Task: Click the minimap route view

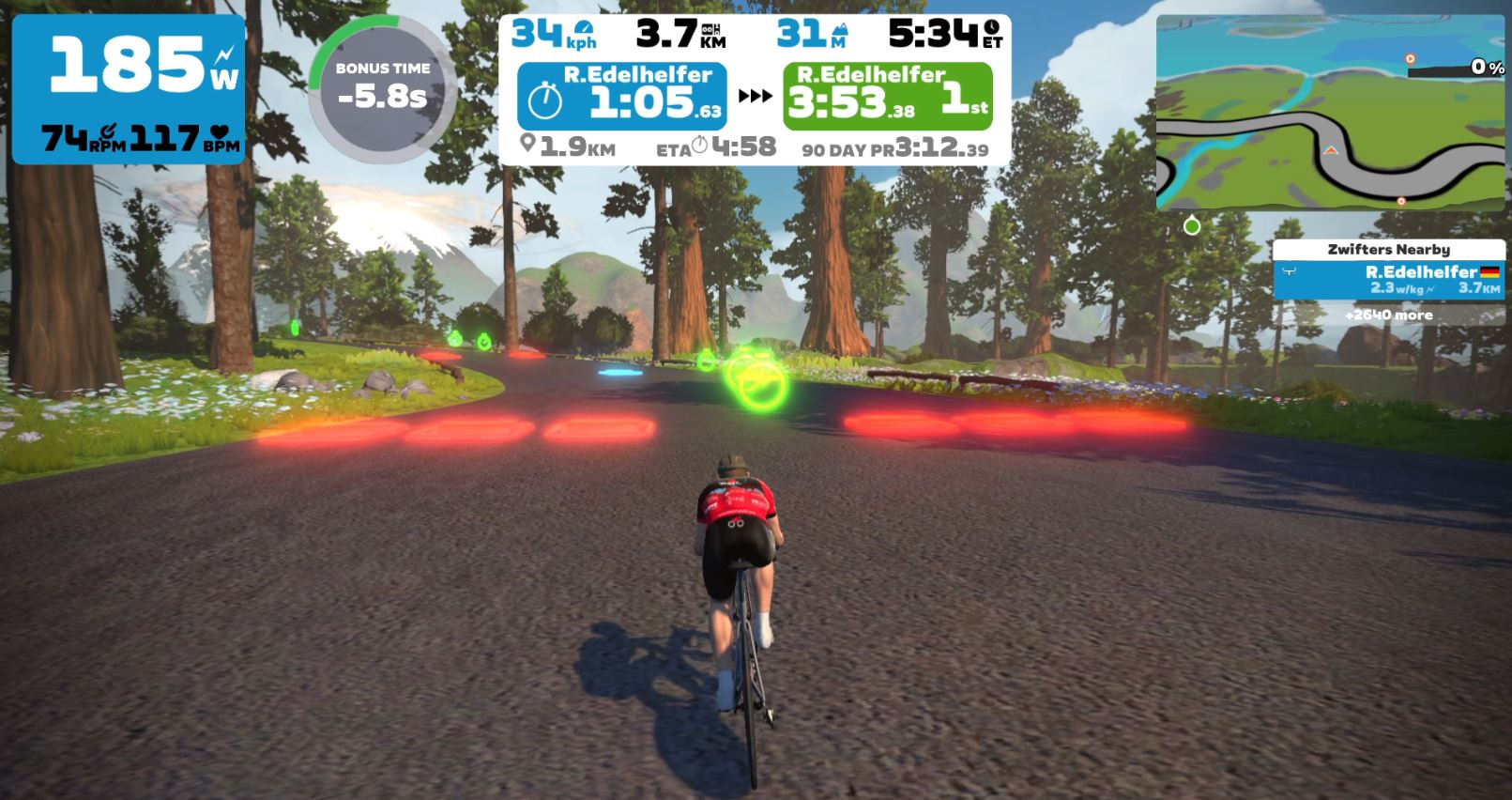Action: [1330, 113]
